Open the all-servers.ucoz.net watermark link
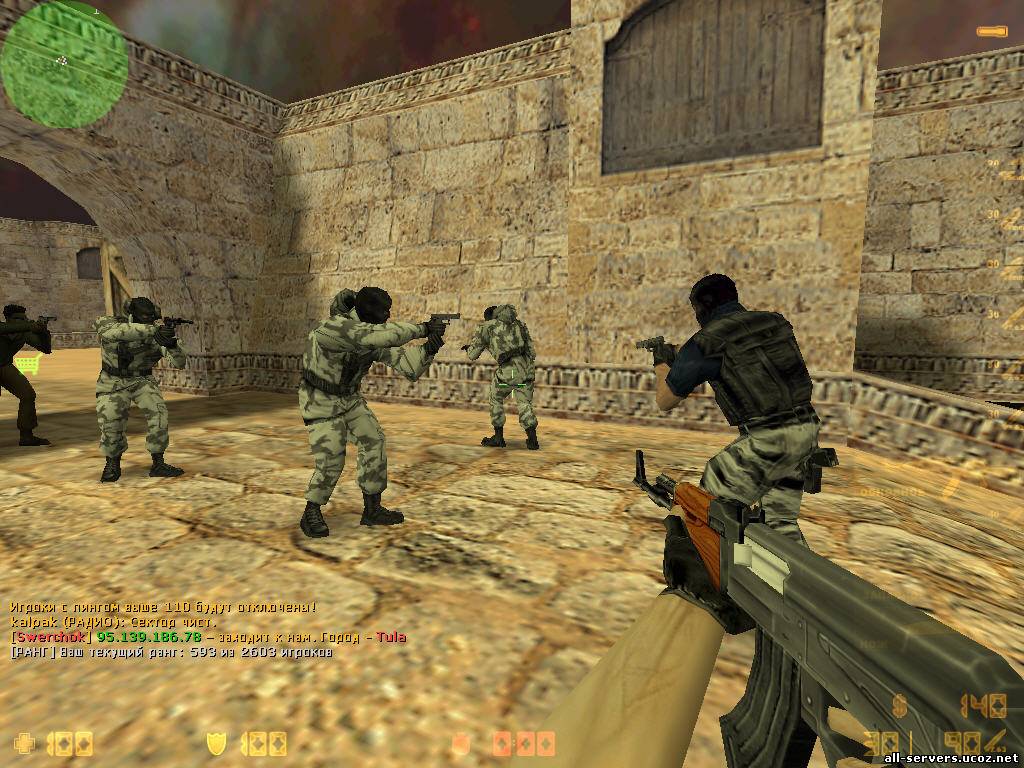This screenshot has height=768, width=1024. pyautogui.click(x=949, y=756)
